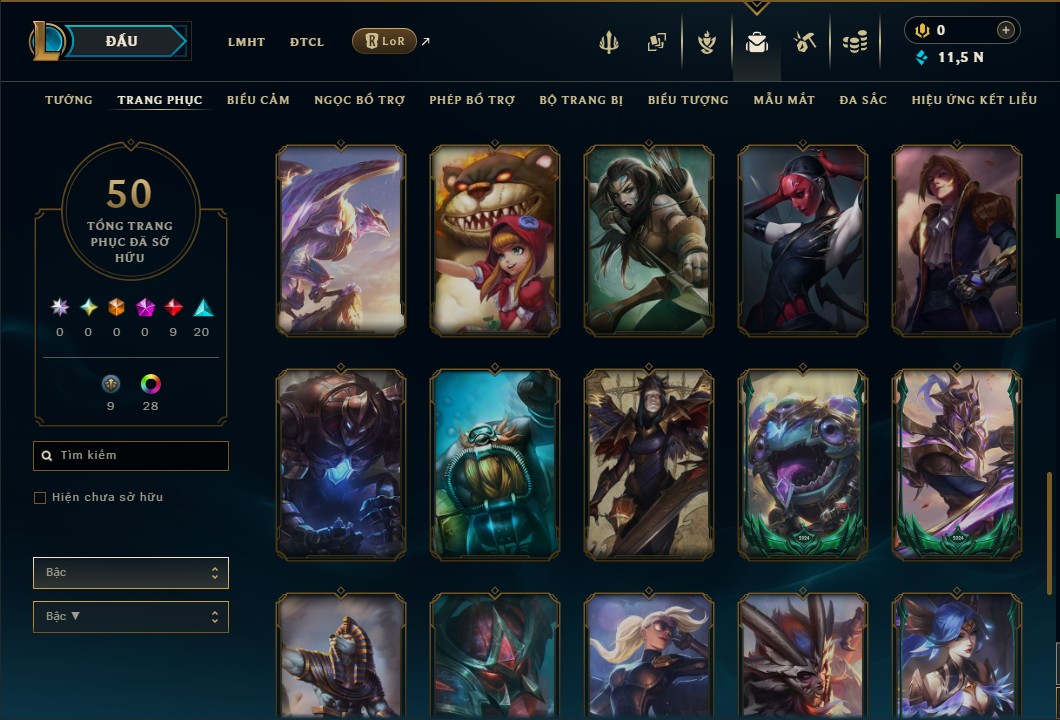Select the NGỌC BỔ TRỢ tab

click(x=359, y=100)
